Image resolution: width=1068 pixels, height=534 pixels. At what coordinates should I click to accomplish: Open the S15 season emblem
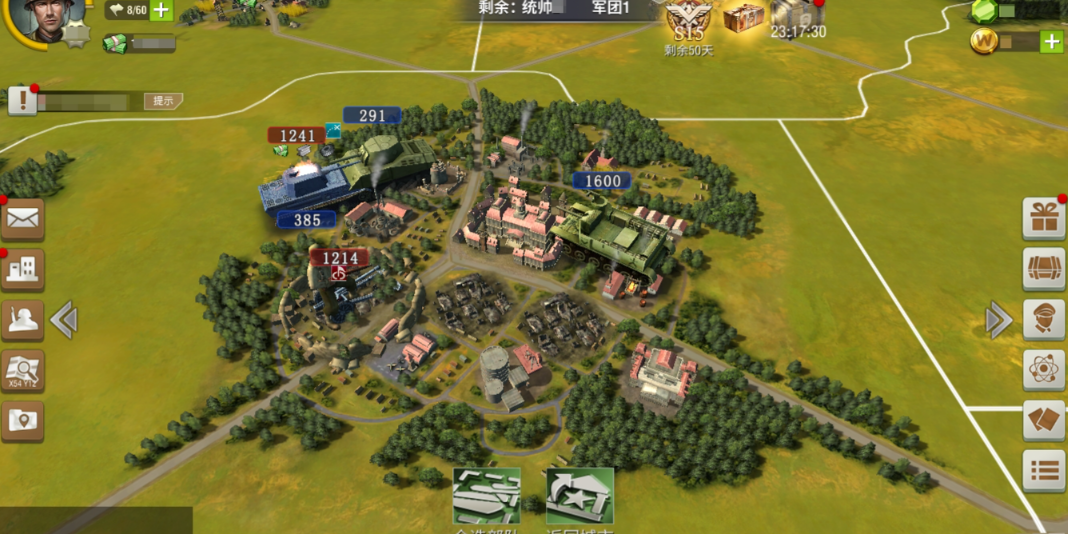688,20
